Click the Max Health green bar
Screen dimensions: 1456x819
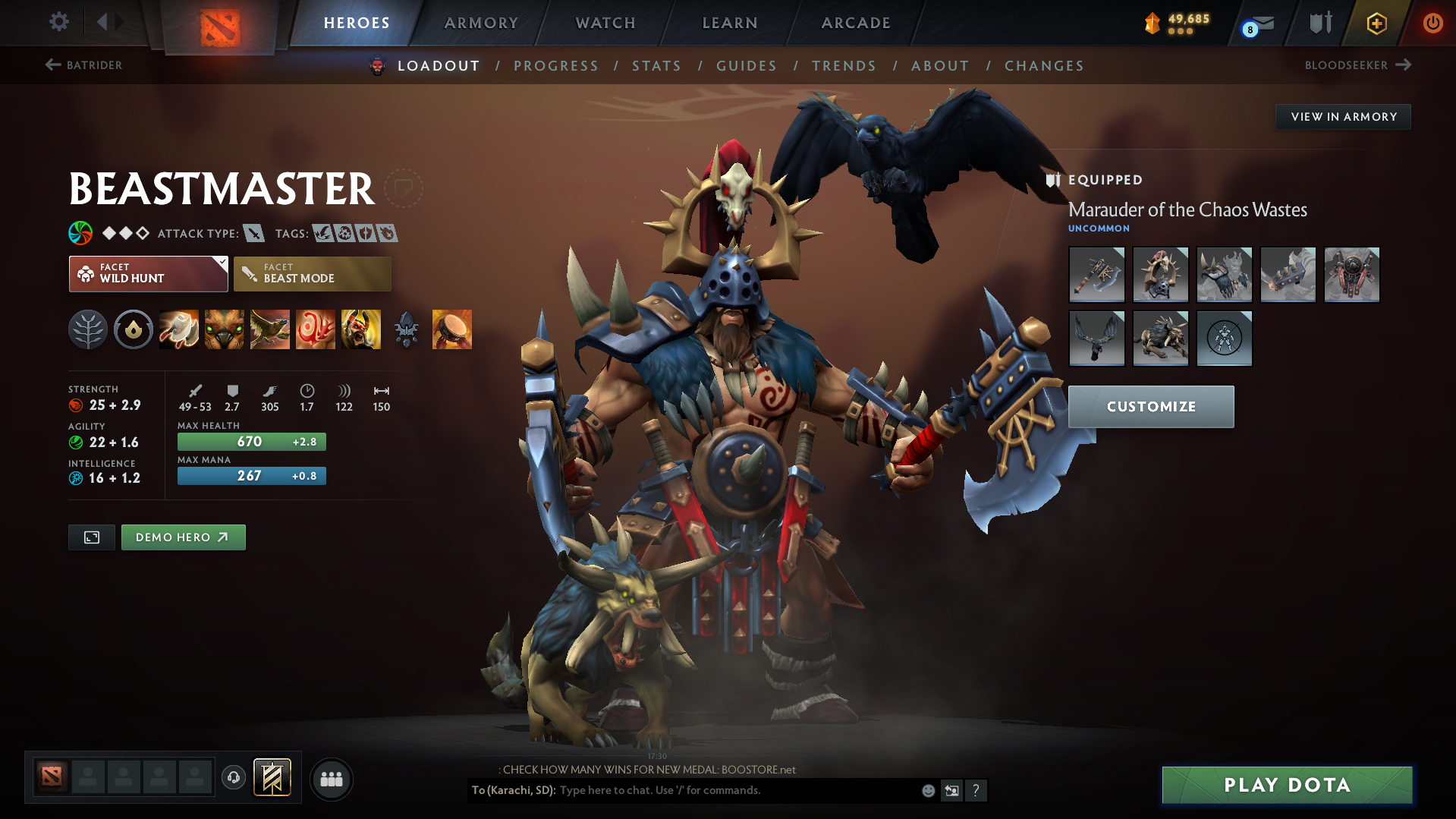click(251, 441)
